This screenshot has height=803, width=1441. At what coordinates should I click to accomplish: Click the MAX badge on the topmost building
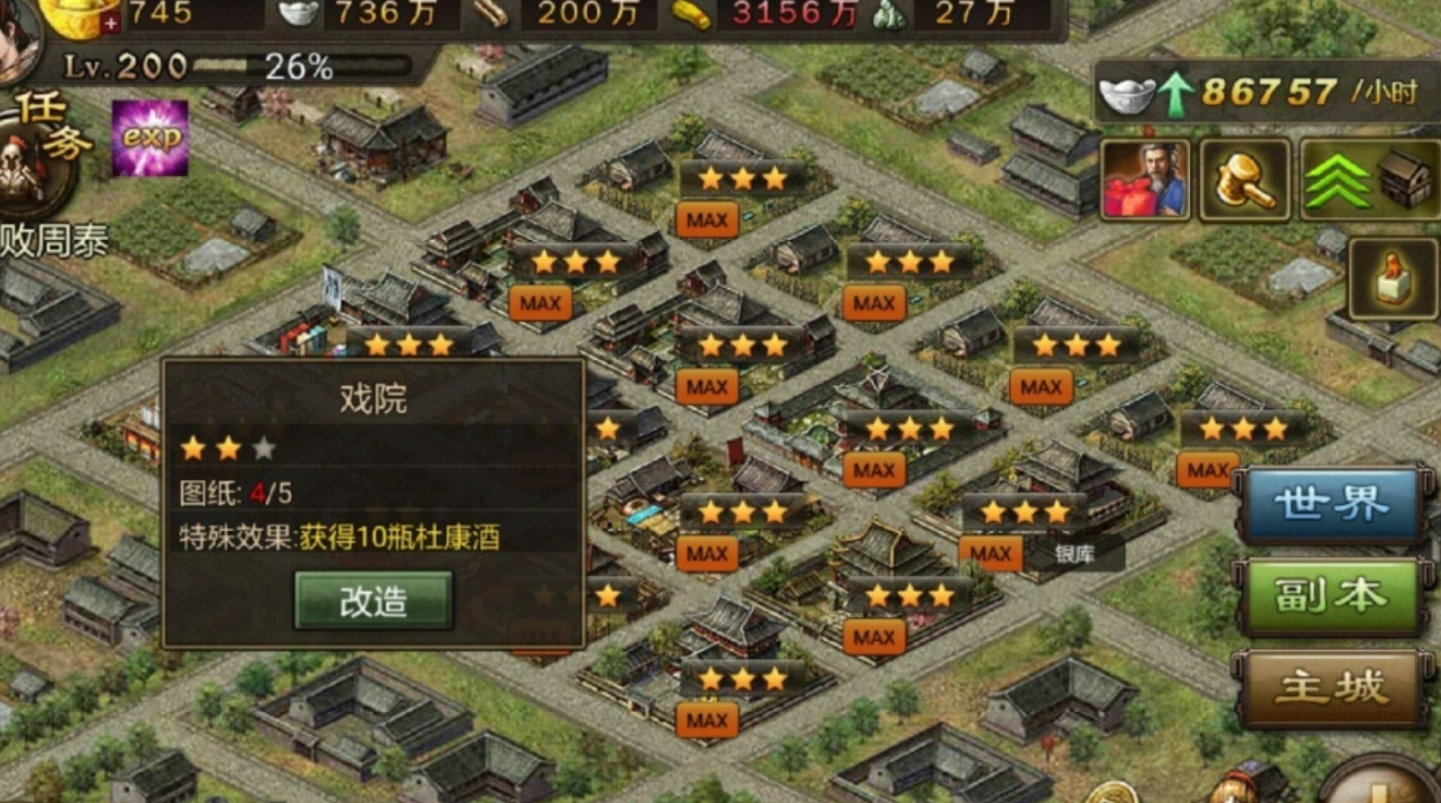point(705,218)
